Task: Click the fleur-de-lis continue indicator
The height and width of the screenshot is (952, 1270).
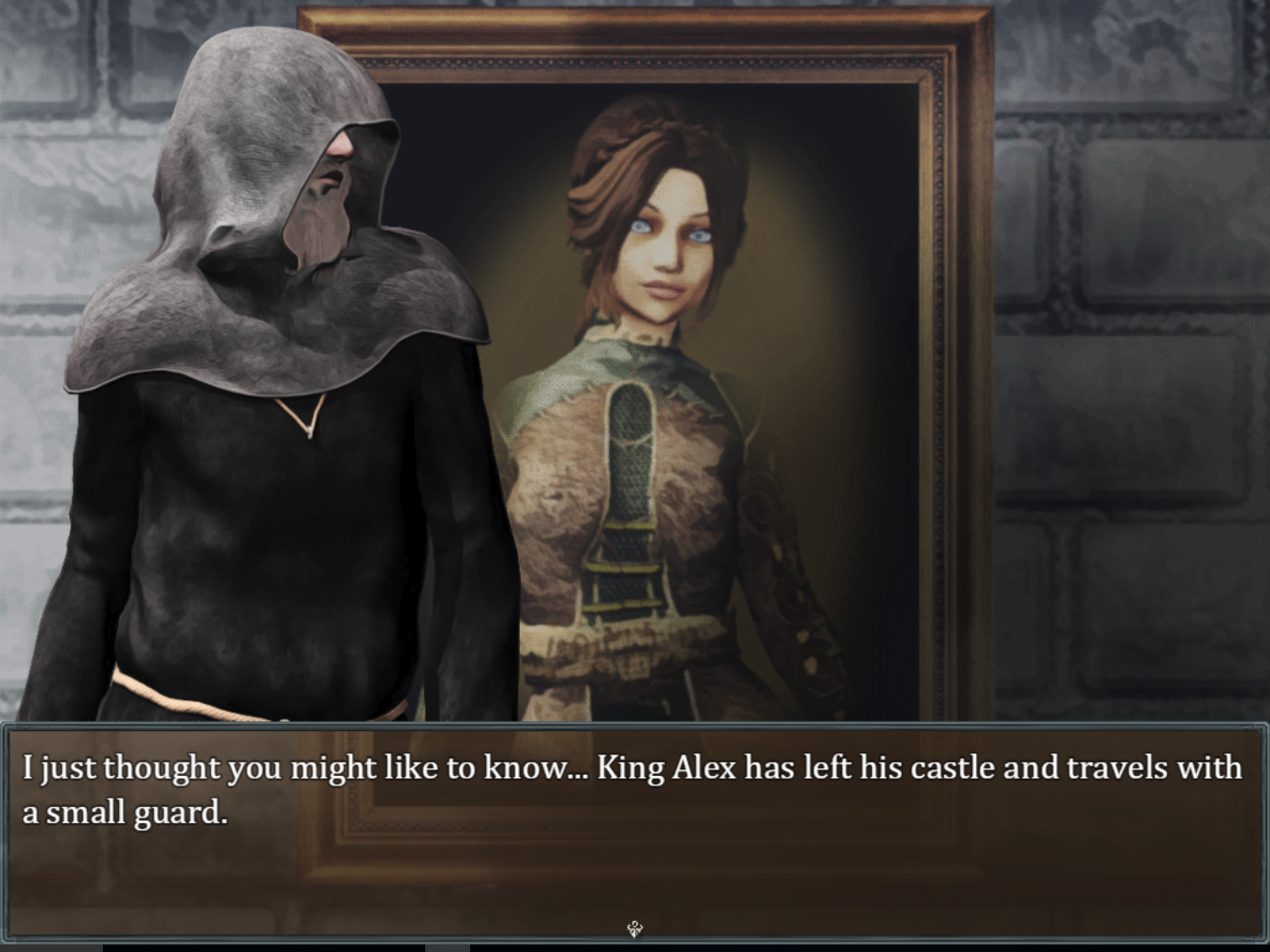Action: [x=634, y=928]
